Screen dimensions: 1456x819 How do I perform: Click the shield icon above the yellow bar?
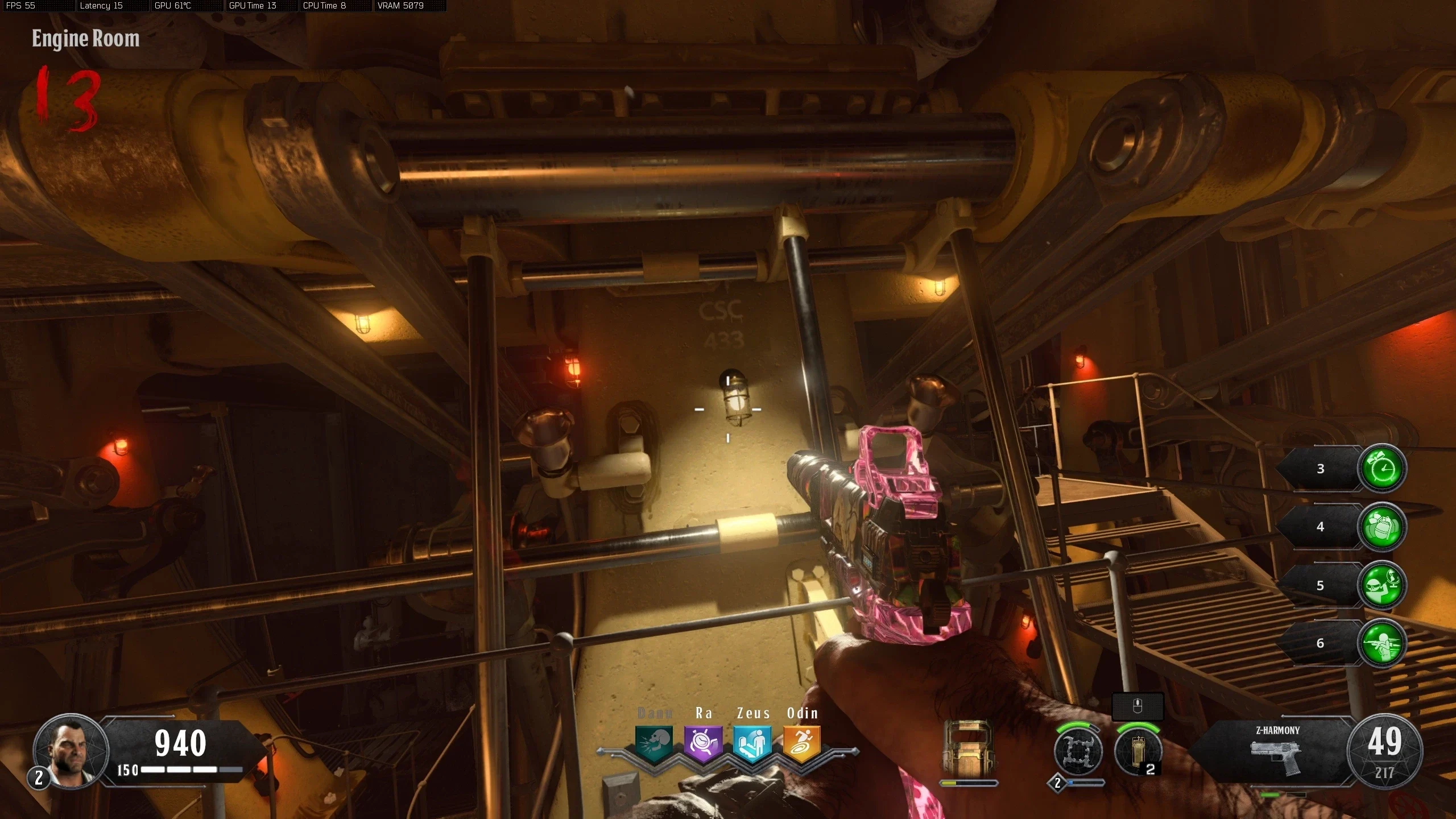click(969, 748)
